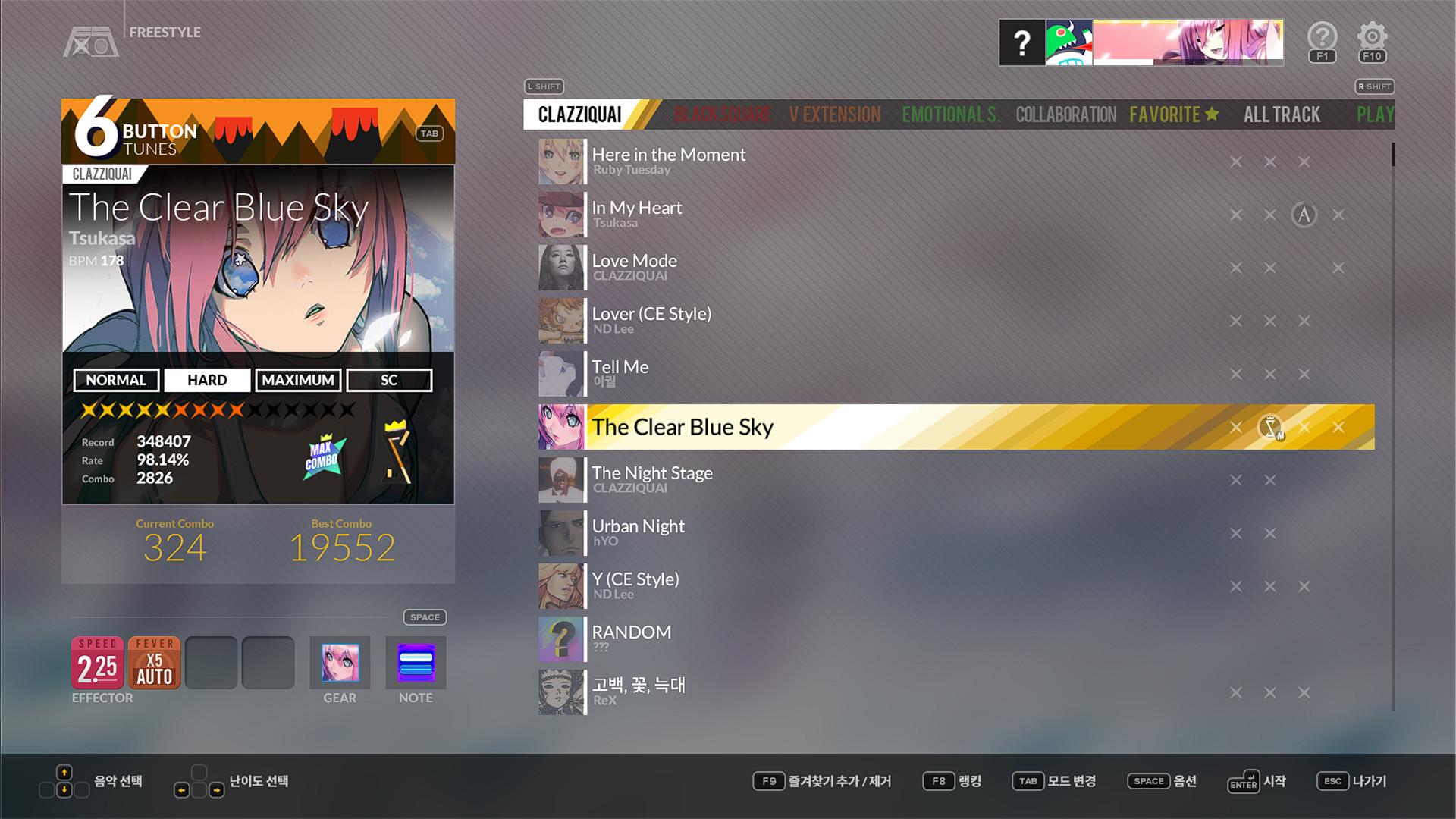Switch to the ALL TRACK tab
This screenshot has height=819, width=1456.
(x=1282, y=115)
